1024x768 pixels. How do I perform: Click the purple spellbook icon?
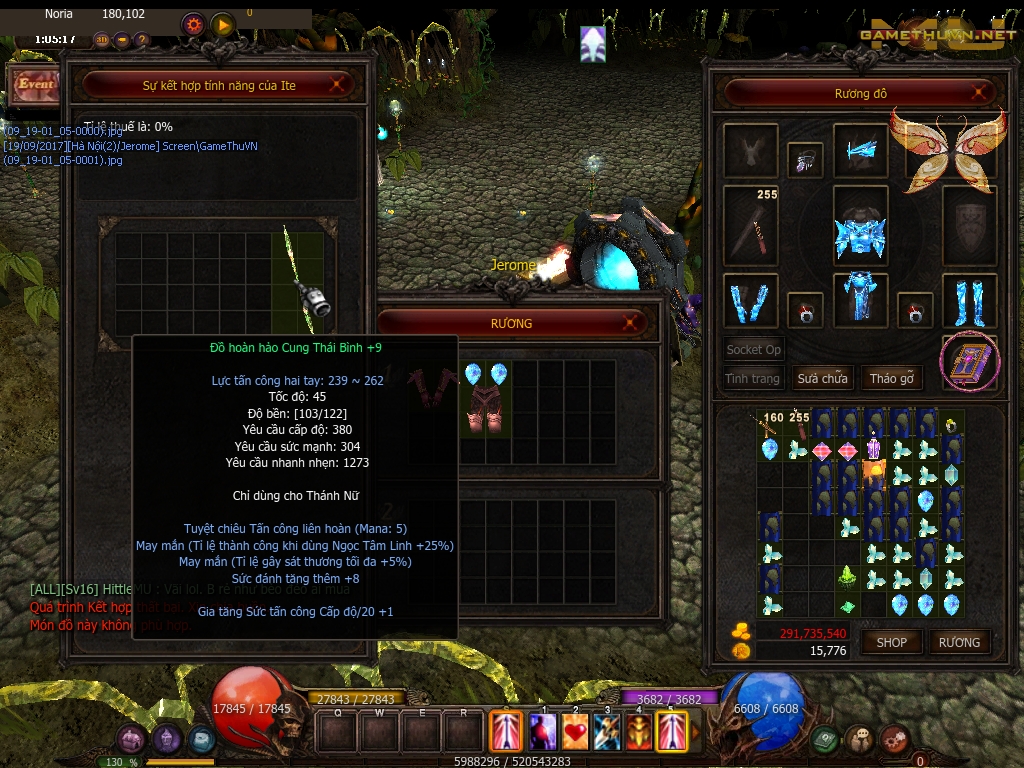pyautogui.click(x=968, y=361)
